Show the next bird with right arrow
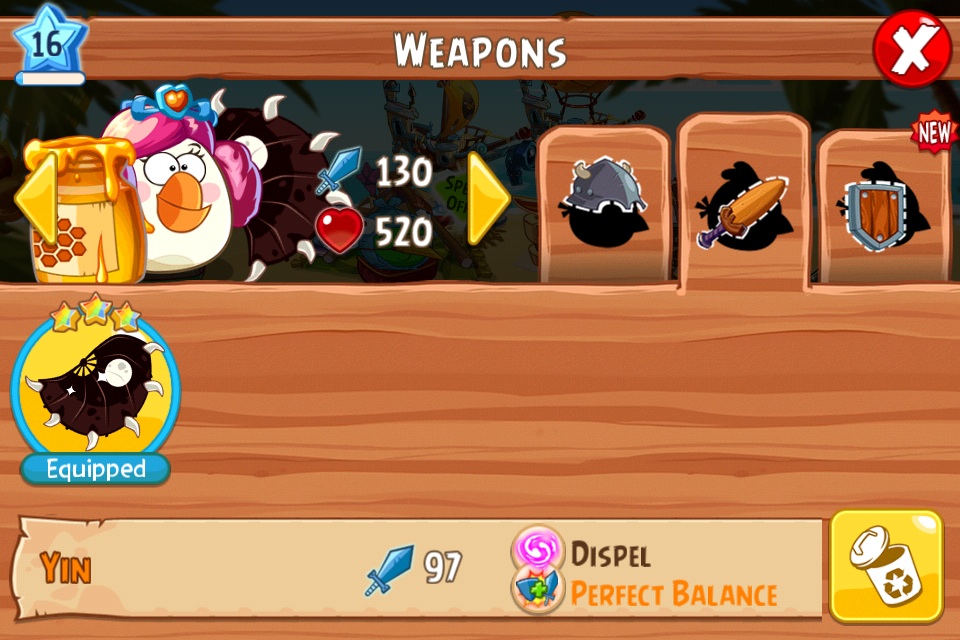This screenshot has height=640, width=960. point(489,199)
